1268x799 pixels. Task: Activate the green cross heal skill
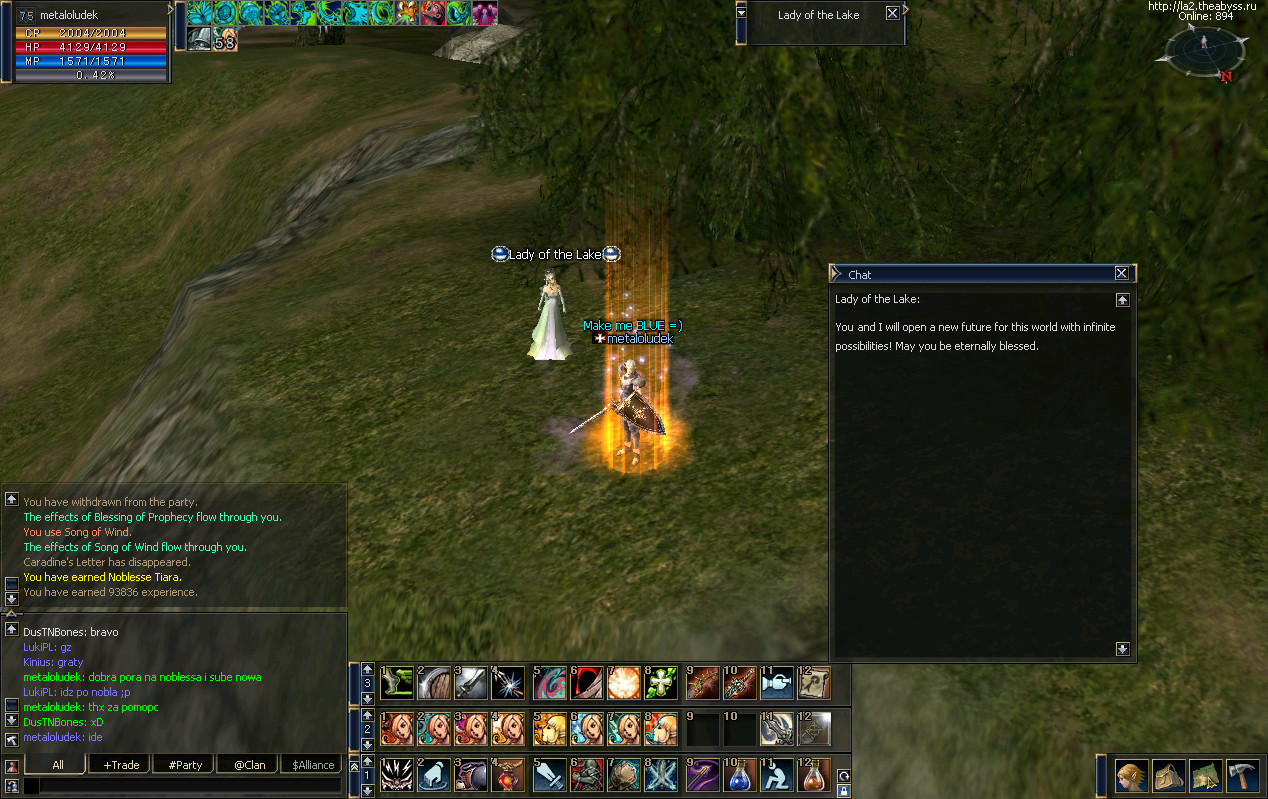click(x=663, y=683)
